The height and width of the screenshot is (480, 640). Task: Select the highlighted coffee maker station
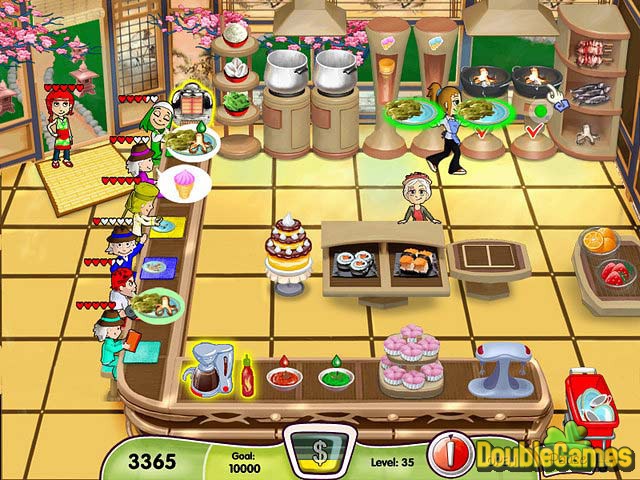(206, 372)
